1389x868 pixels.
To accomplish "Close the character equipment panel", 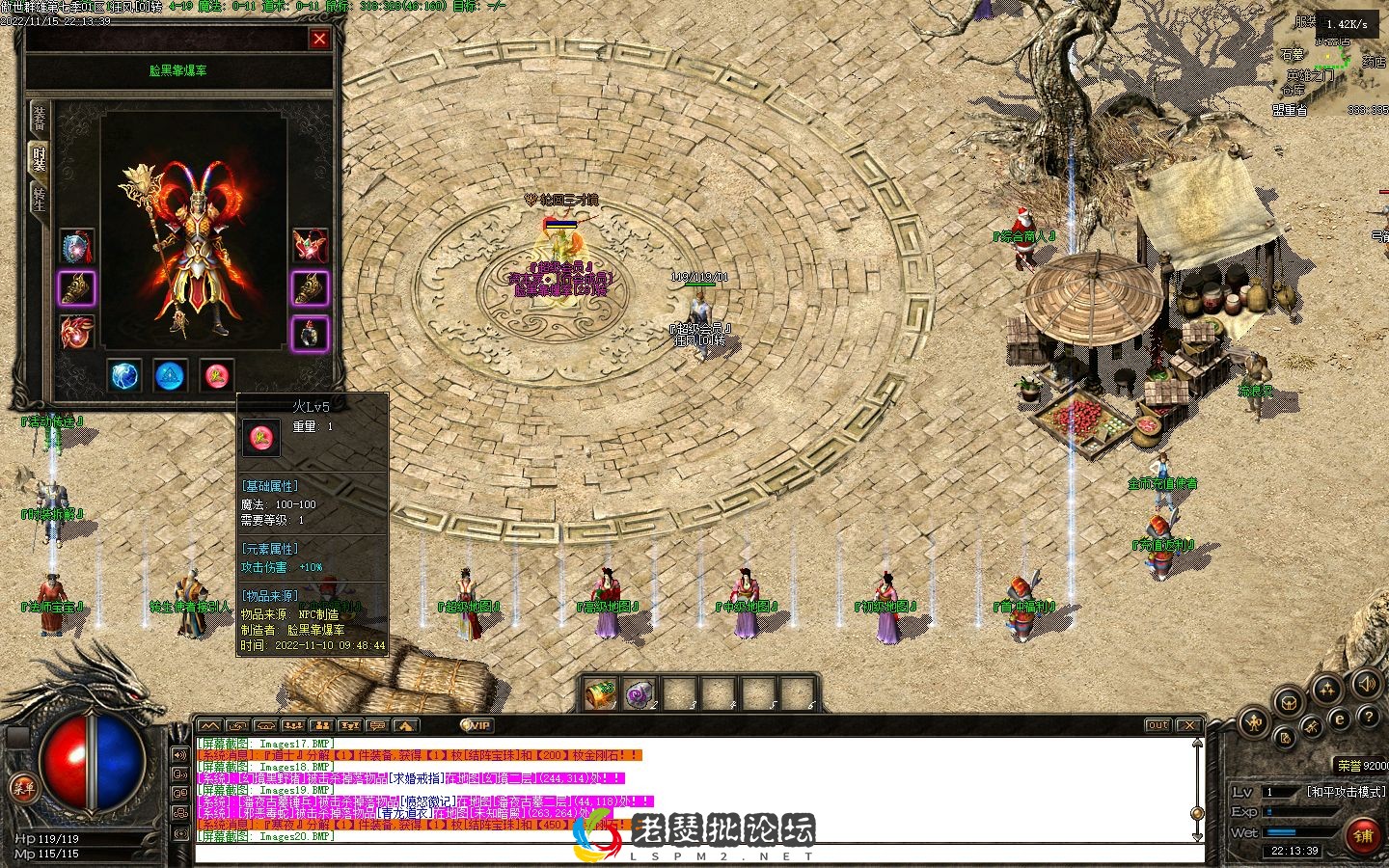I will (x=319, y=39).
